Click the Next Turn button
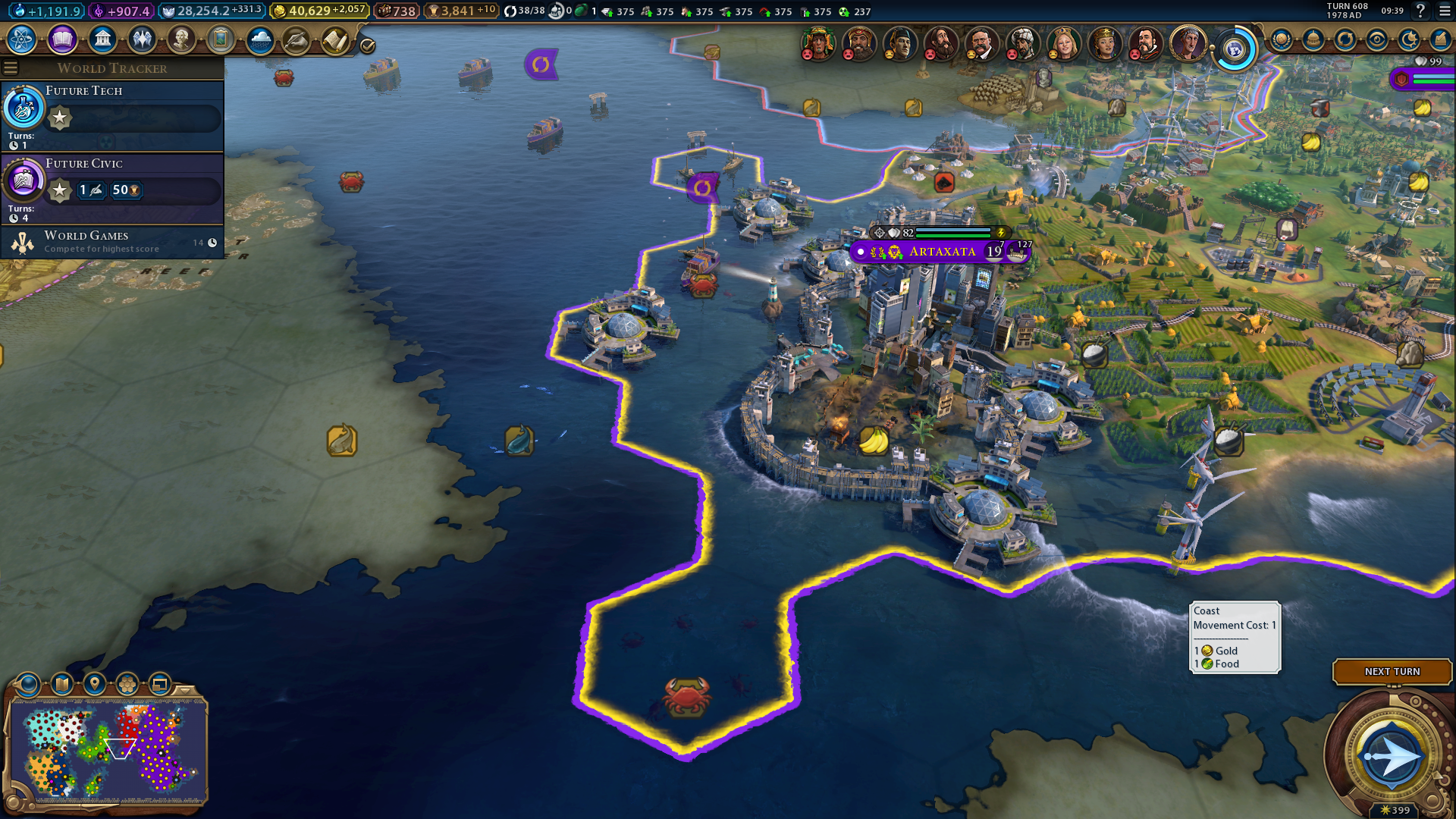 coord(1392,671)
